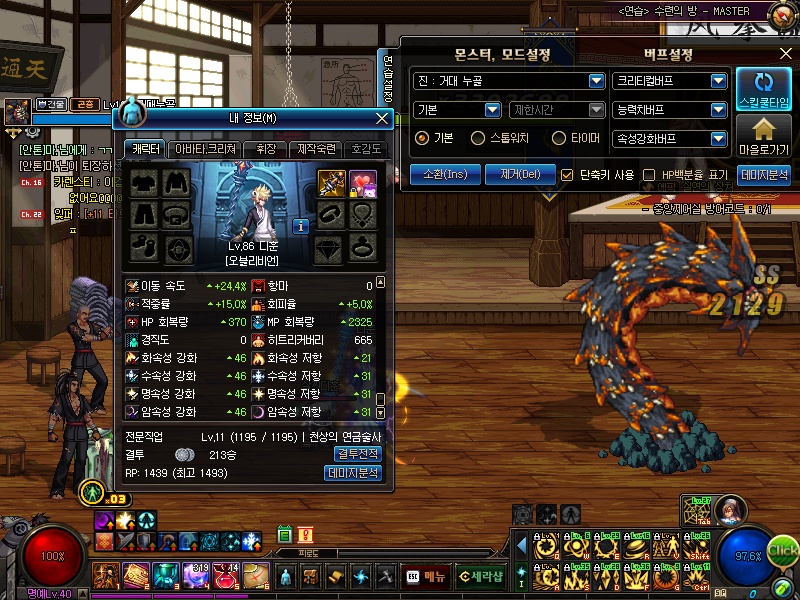The height and width of the screenshot is (600, 800).
Task: Return to town with 마을로가기
Action: coord(764,137)
